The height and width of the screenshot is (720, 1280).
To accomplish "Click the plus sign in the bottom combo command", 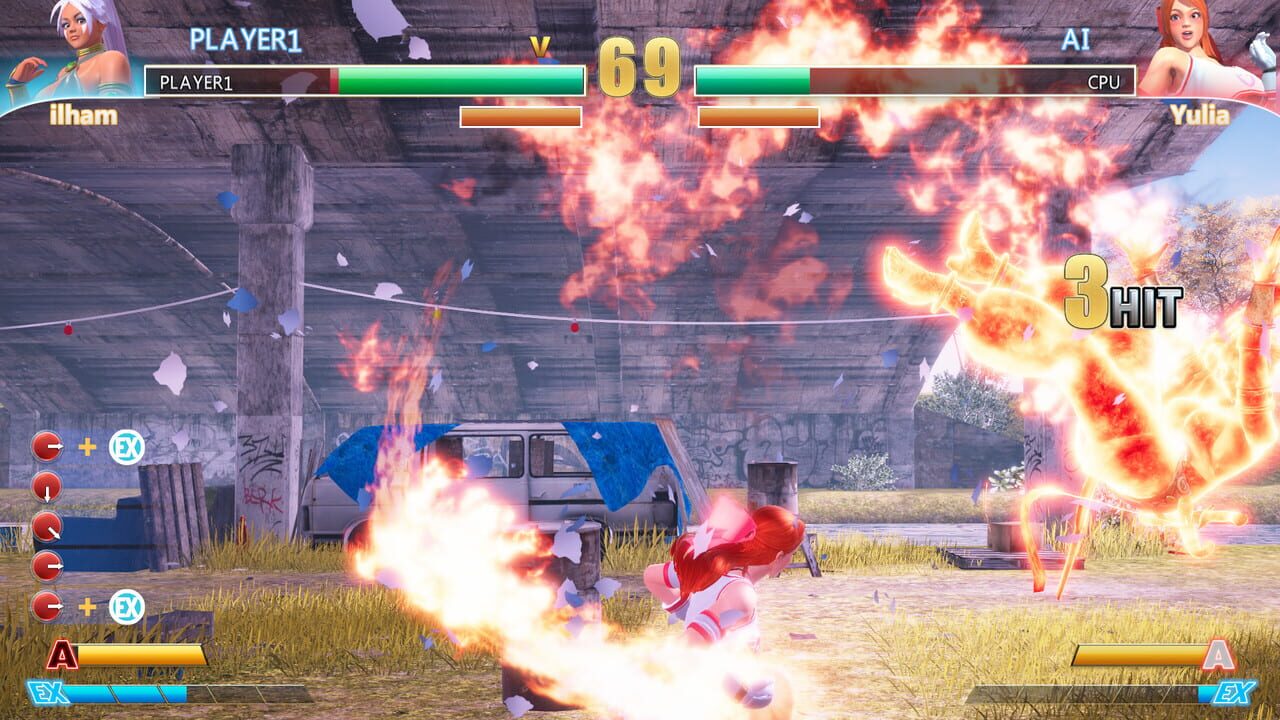I will point(88,605).
